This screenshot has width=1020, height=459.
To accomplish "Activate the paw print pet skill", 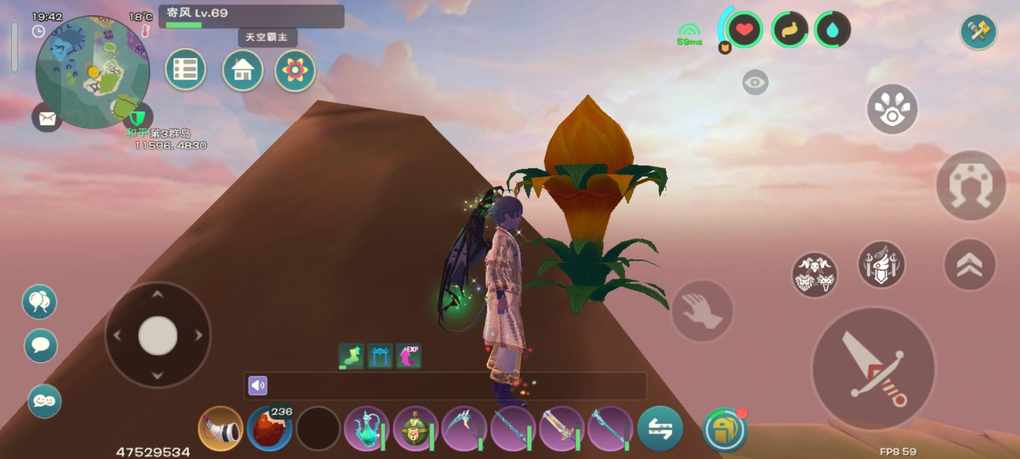I will coord(892,109).
